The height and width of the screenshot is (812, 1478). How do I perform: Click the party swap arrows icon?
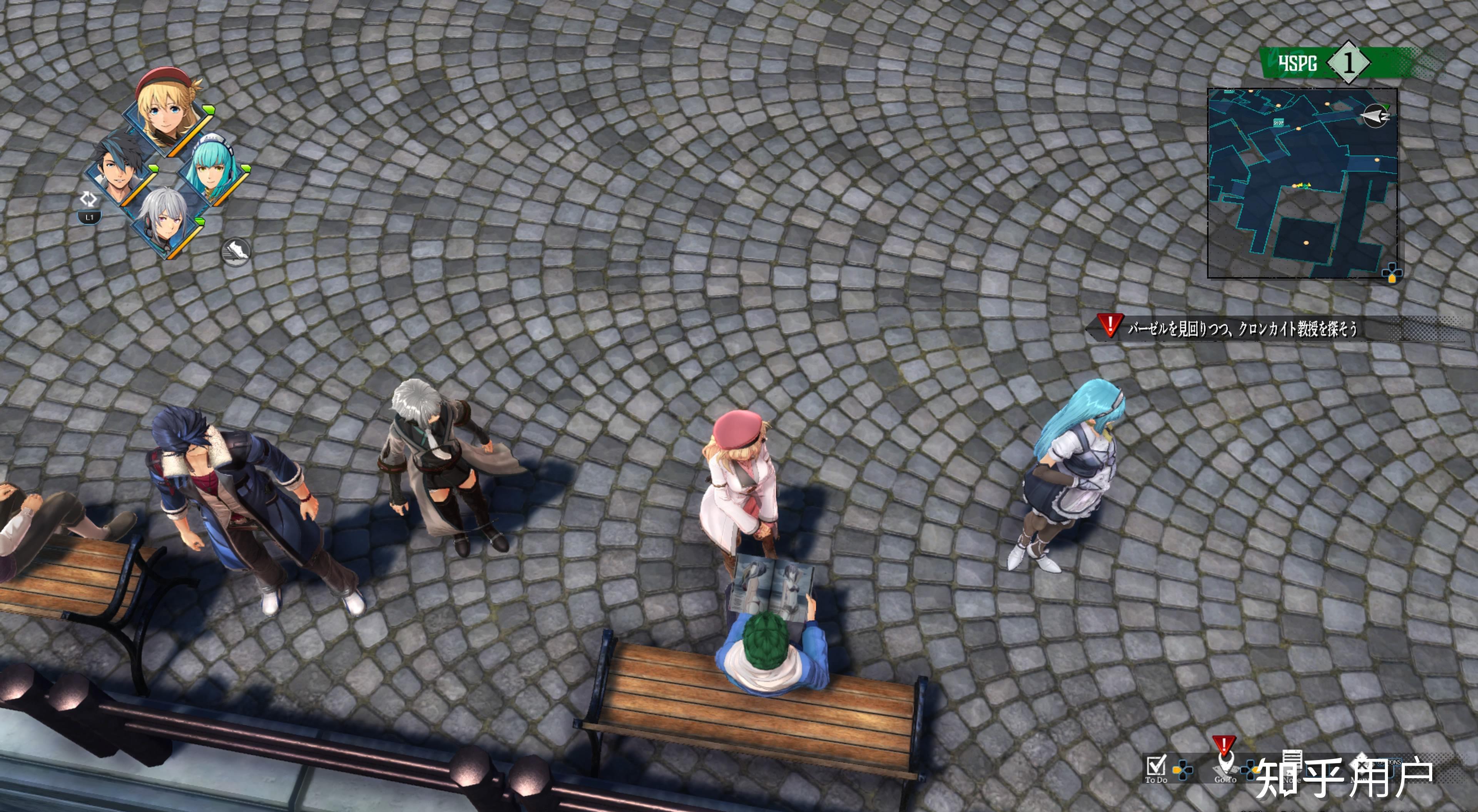[89, 199]
